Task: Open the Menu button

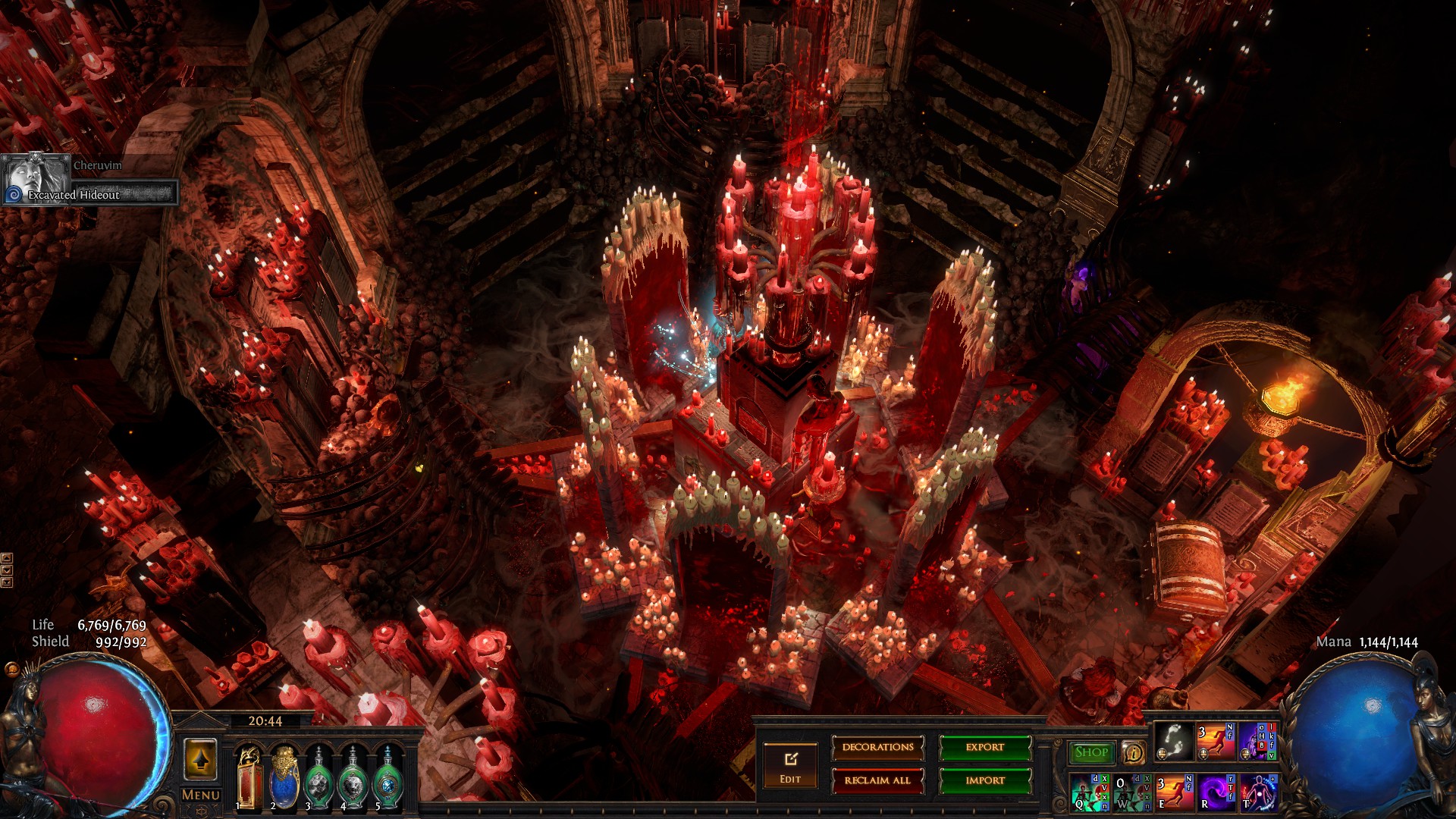Action: [201, 795]
